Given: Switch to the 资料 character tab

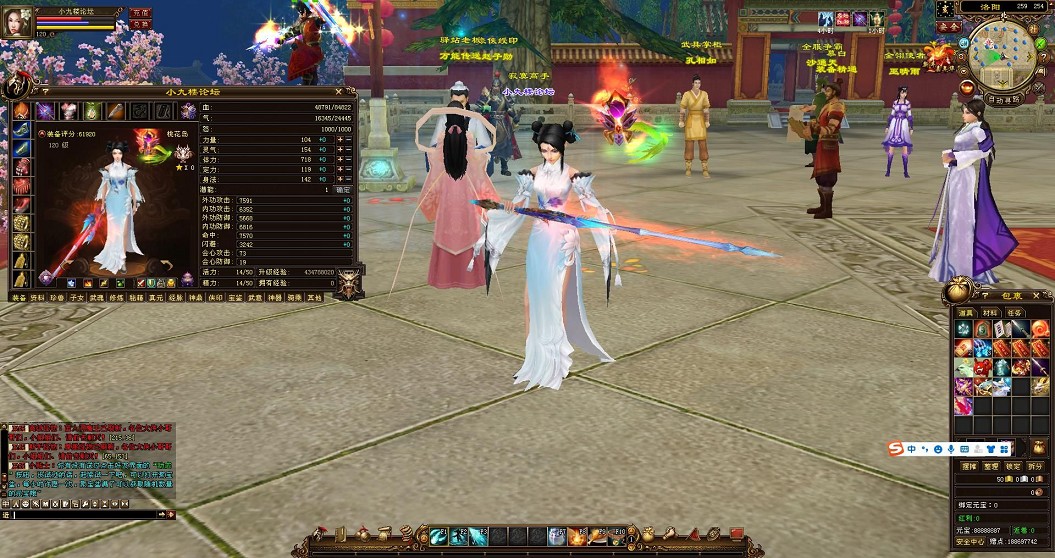Looking at the screenshot, I should [37, 297].
